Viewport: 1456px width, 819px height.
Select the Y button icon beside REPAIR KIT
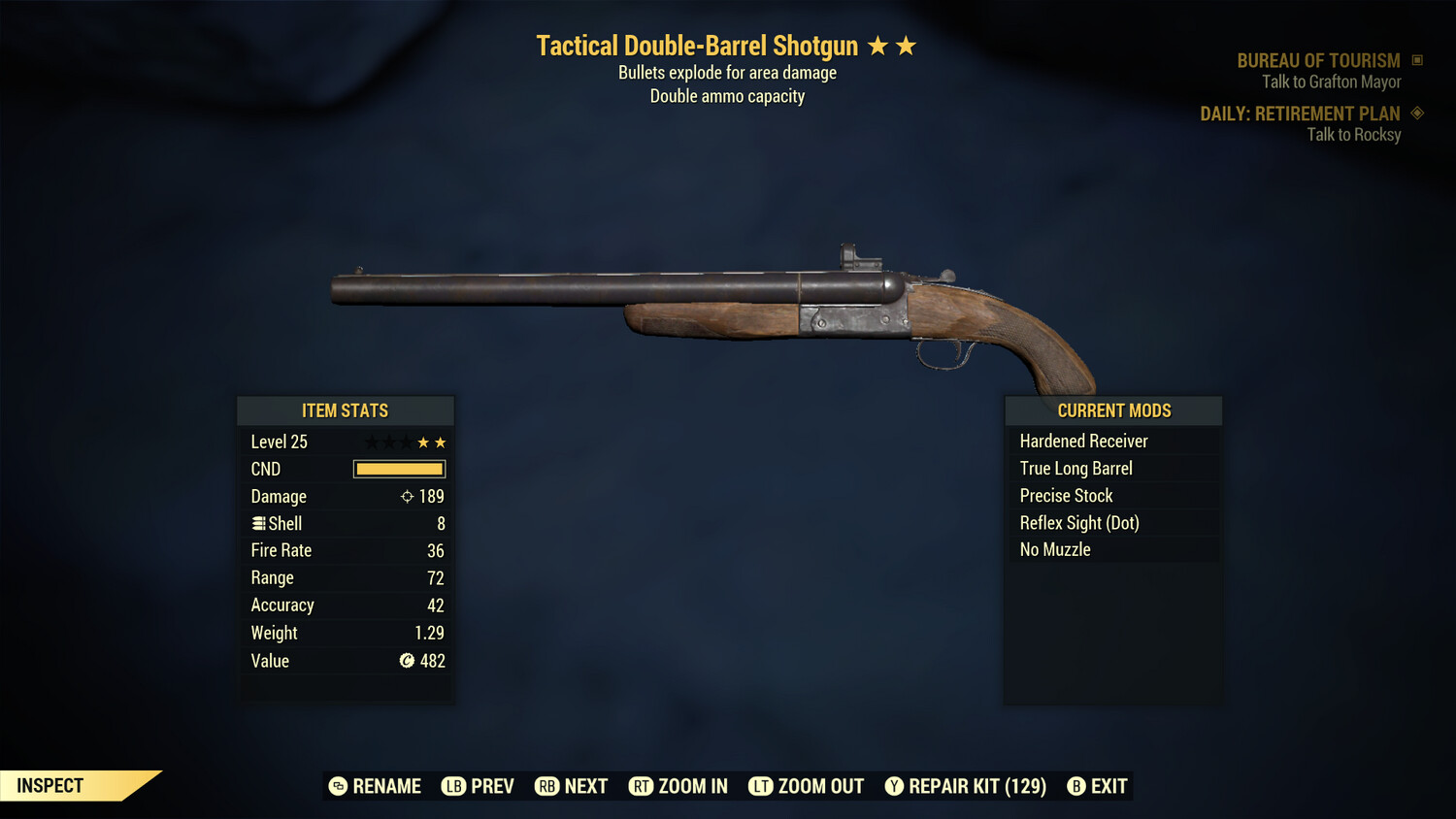(894, 786)
